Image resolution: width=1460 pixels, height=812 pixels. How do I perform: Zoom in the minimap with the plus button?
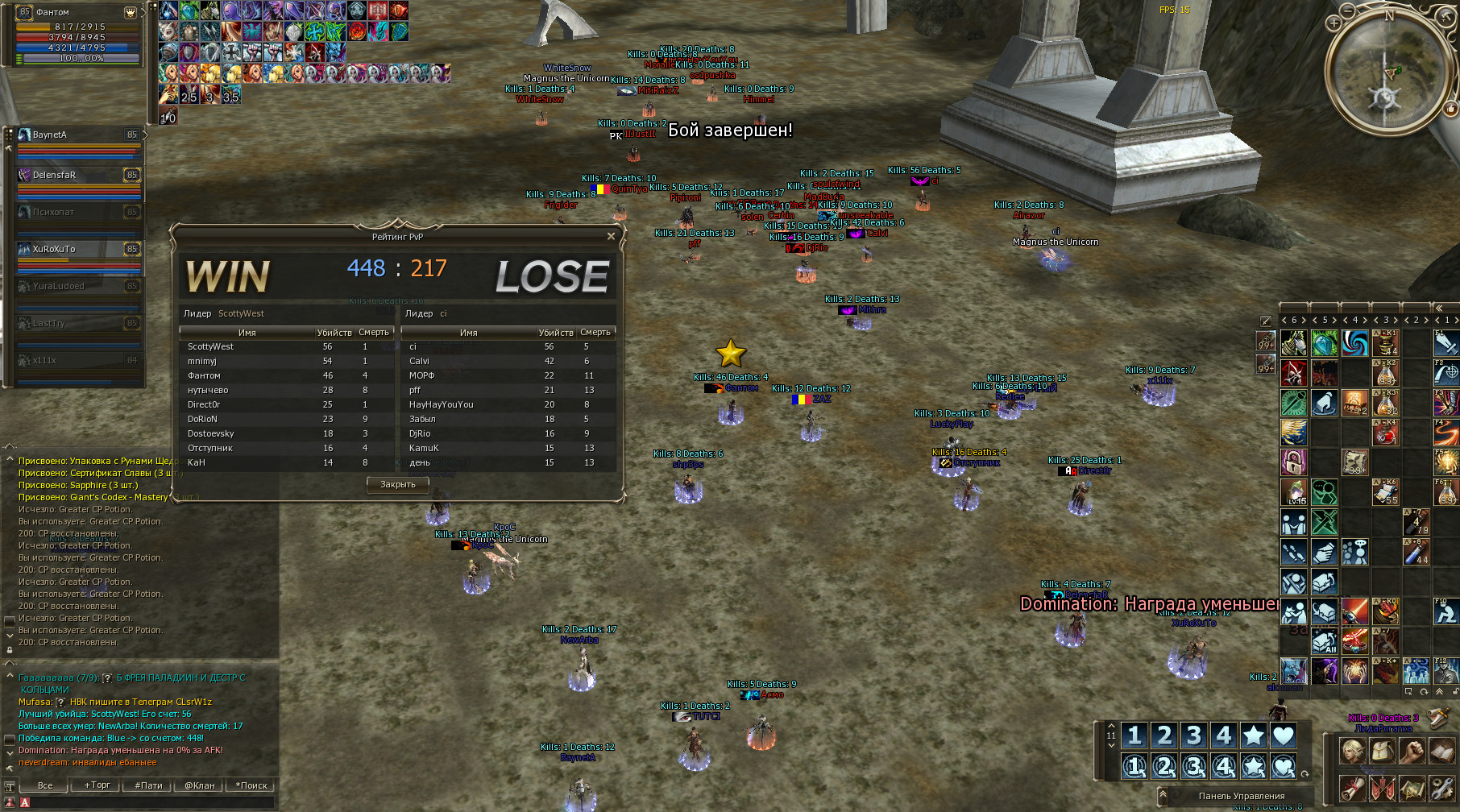click(x=1334, y=23)
